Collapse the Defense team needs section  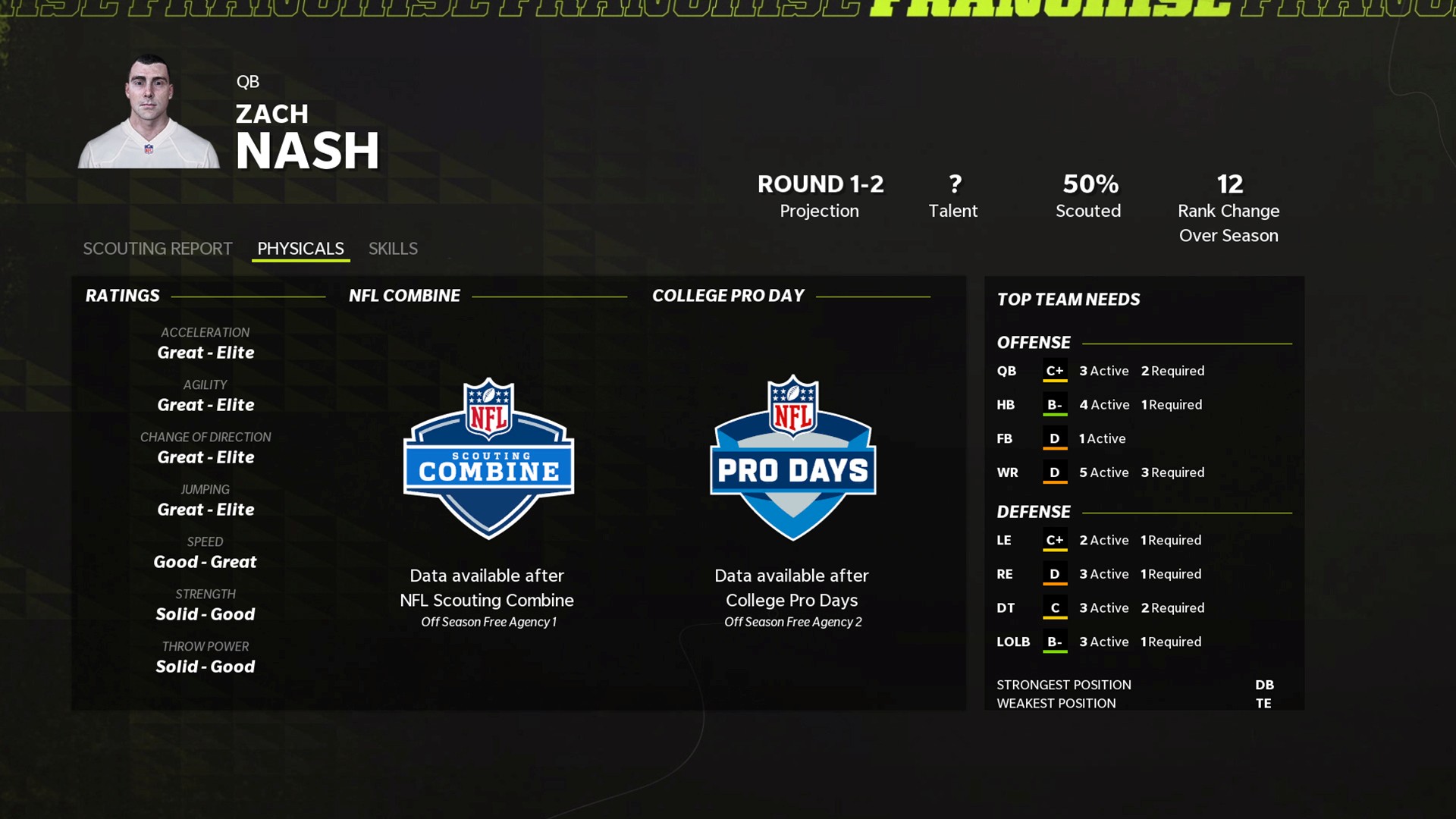coord(1033,511)
